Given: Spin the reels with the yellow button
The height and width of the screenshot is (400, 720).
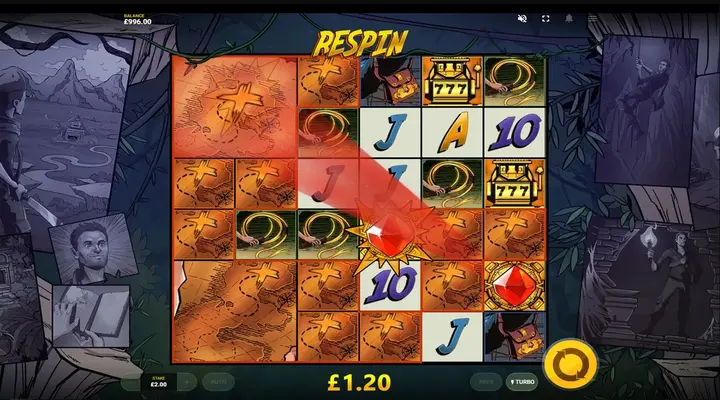Looking at the screenshot, I should pyautogui.click(x=567, y=364).
